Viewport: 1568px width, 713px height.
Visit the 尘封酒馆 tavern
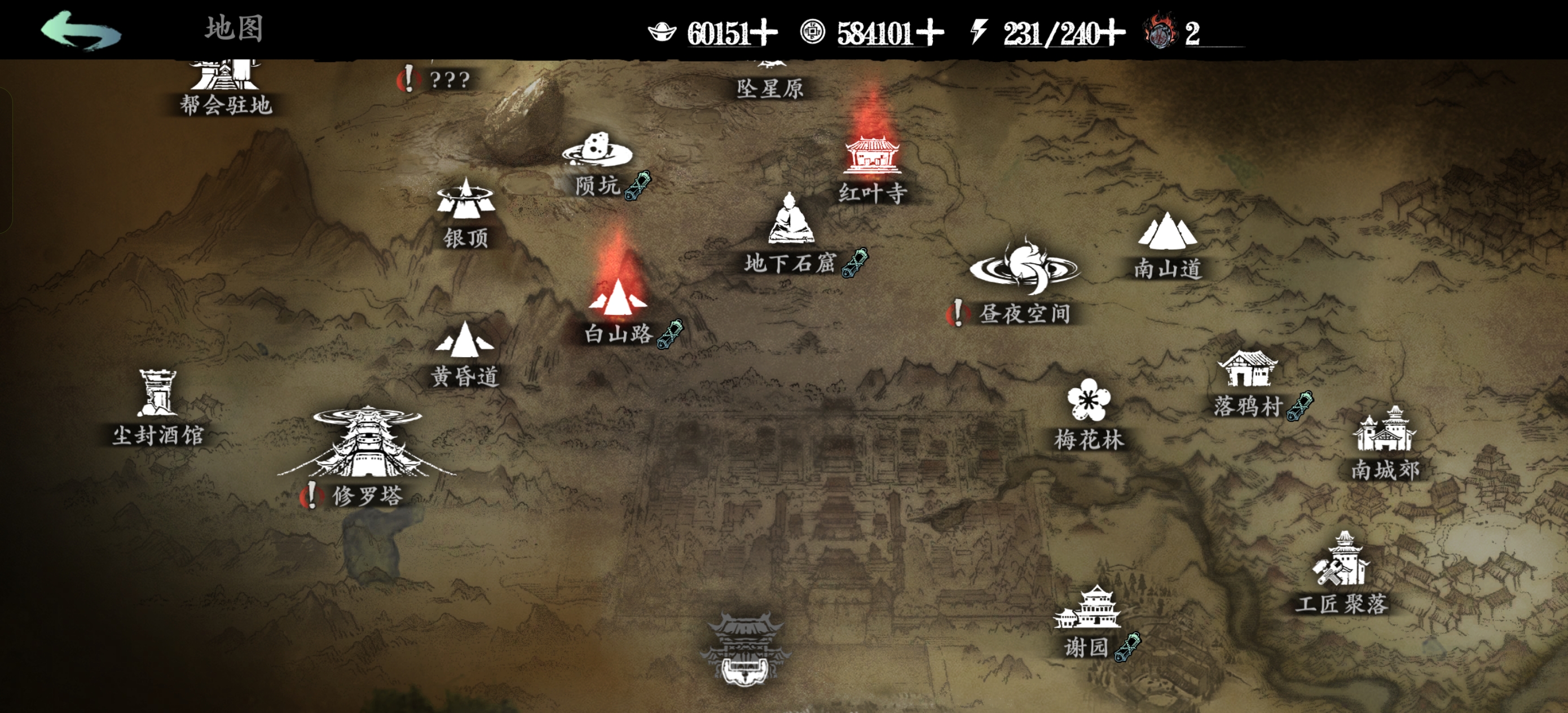click(157, 405)
